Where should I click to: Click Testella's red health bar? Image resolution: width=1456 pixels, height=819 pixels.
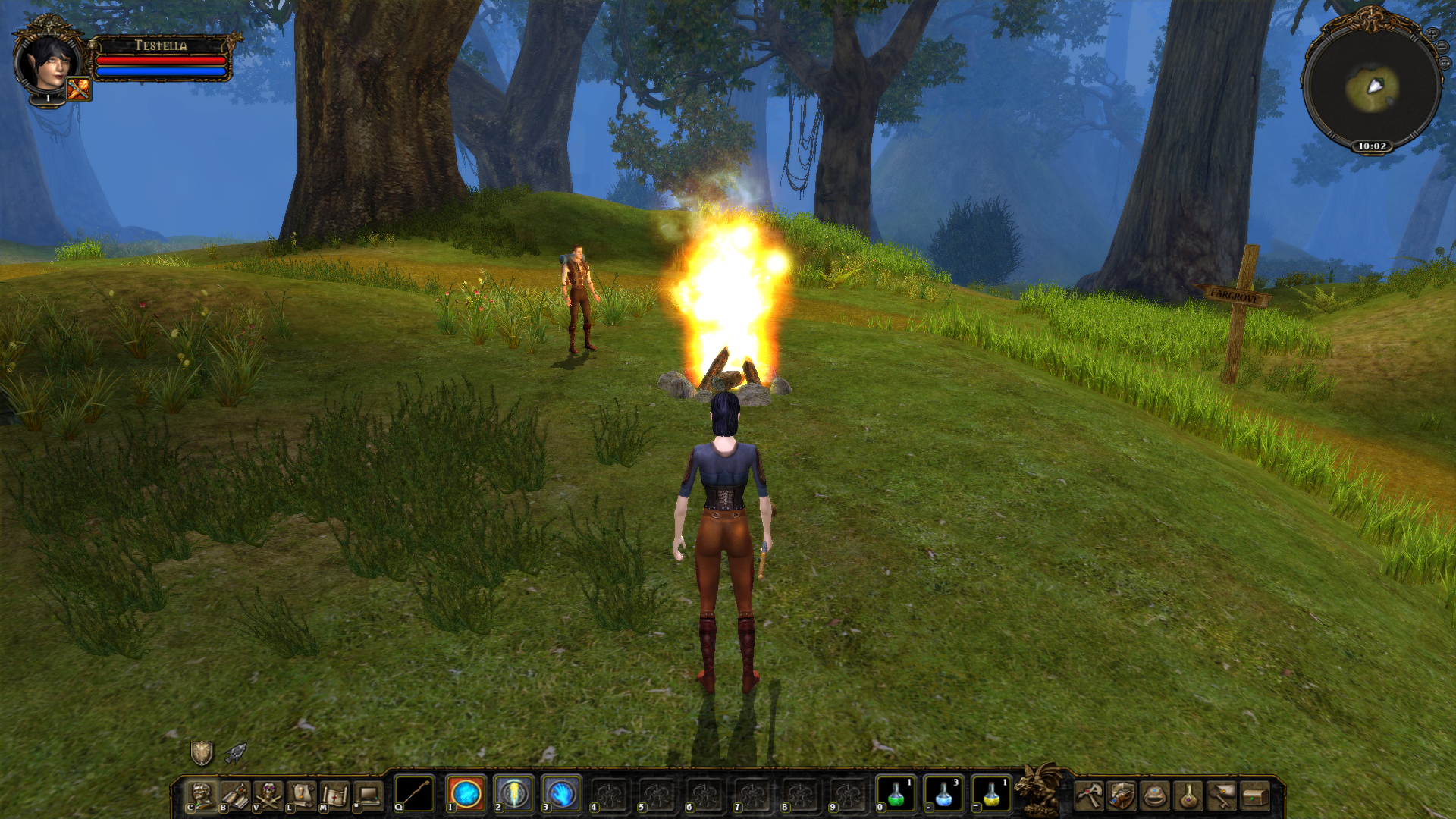[x=163, y=61]
